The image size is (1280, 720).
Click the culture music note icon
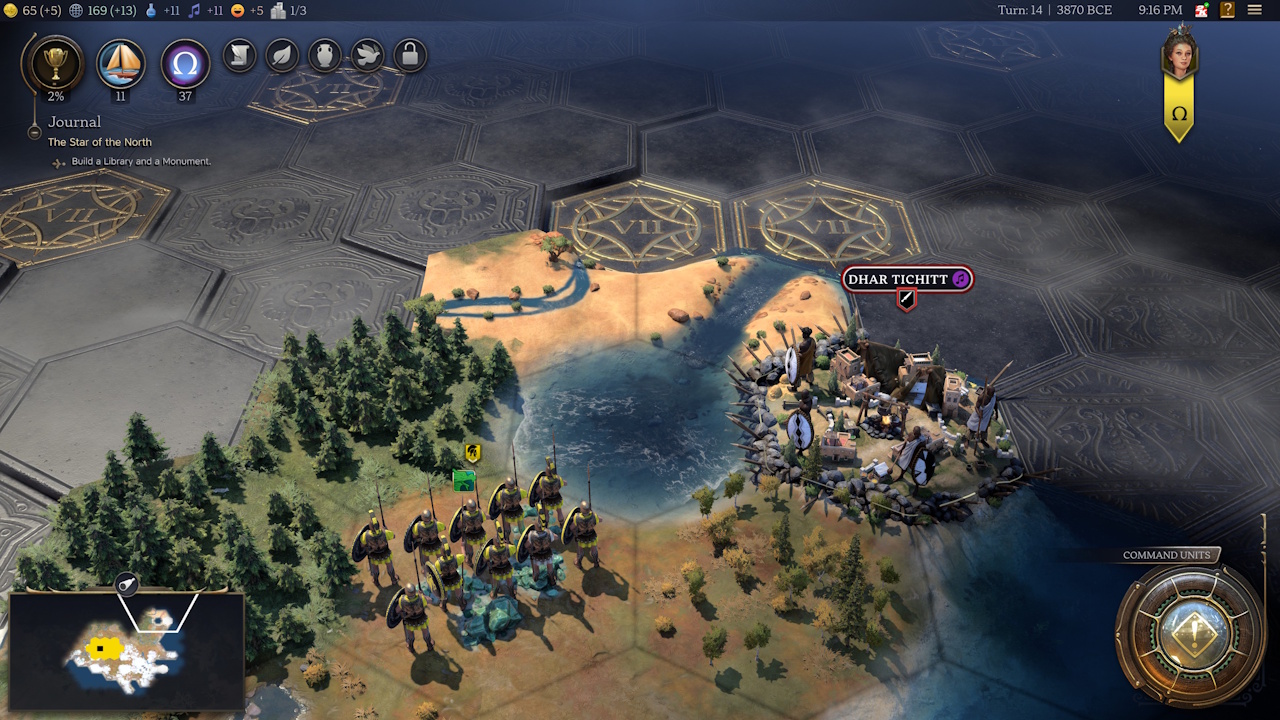point(196,11)
